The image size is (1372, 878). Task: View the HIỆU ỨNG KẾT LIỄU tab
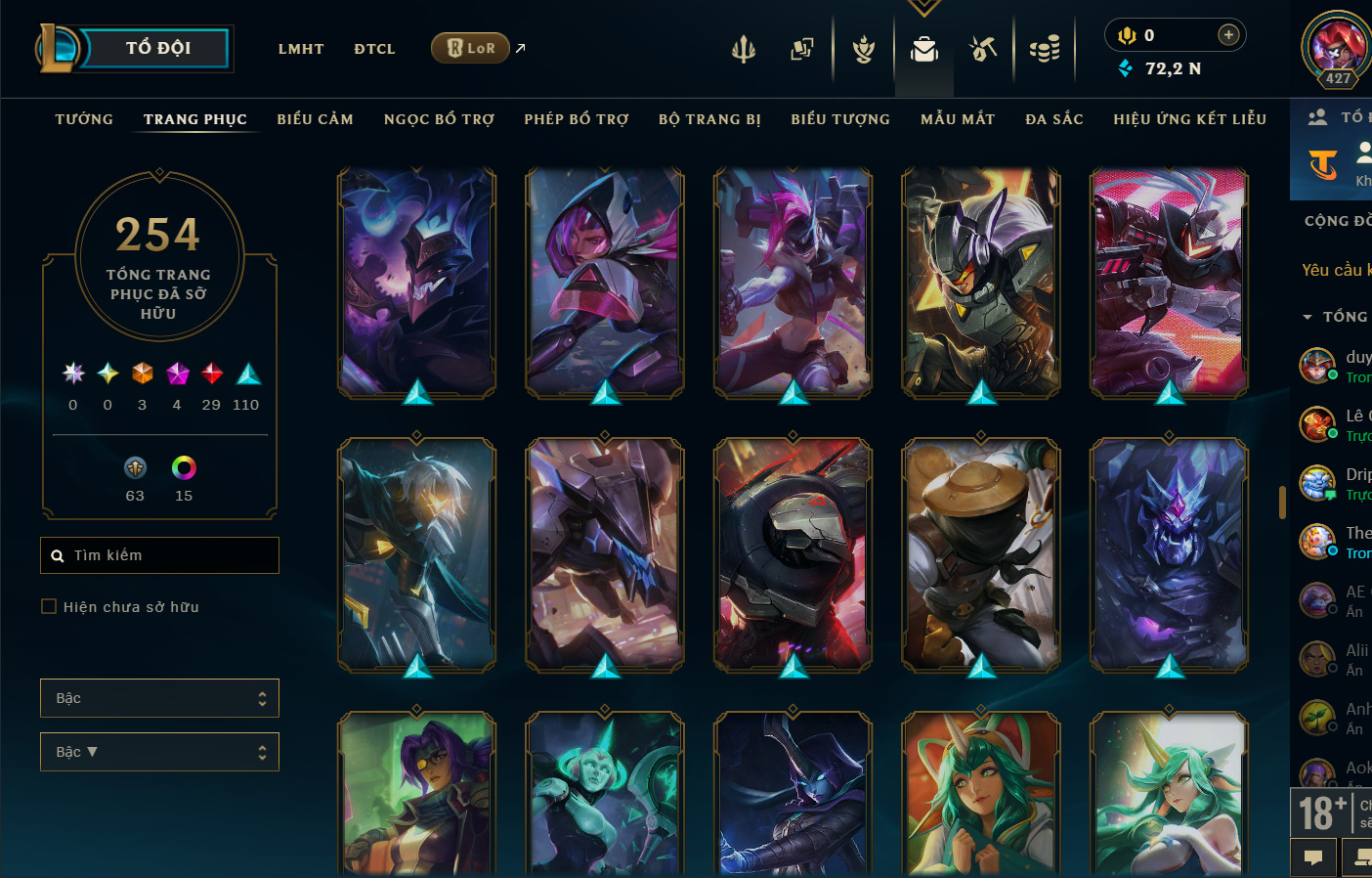coord(1189,119)
